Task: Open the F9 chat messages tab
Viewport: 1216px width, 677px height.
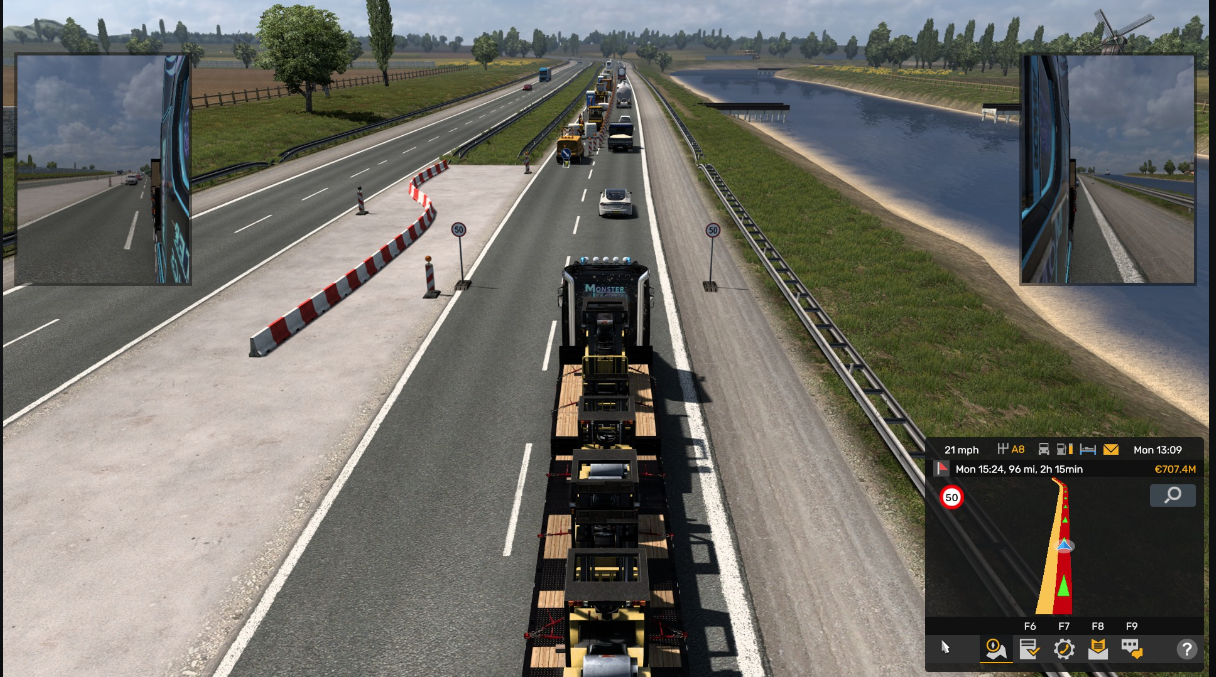Action: [1132, 649]
